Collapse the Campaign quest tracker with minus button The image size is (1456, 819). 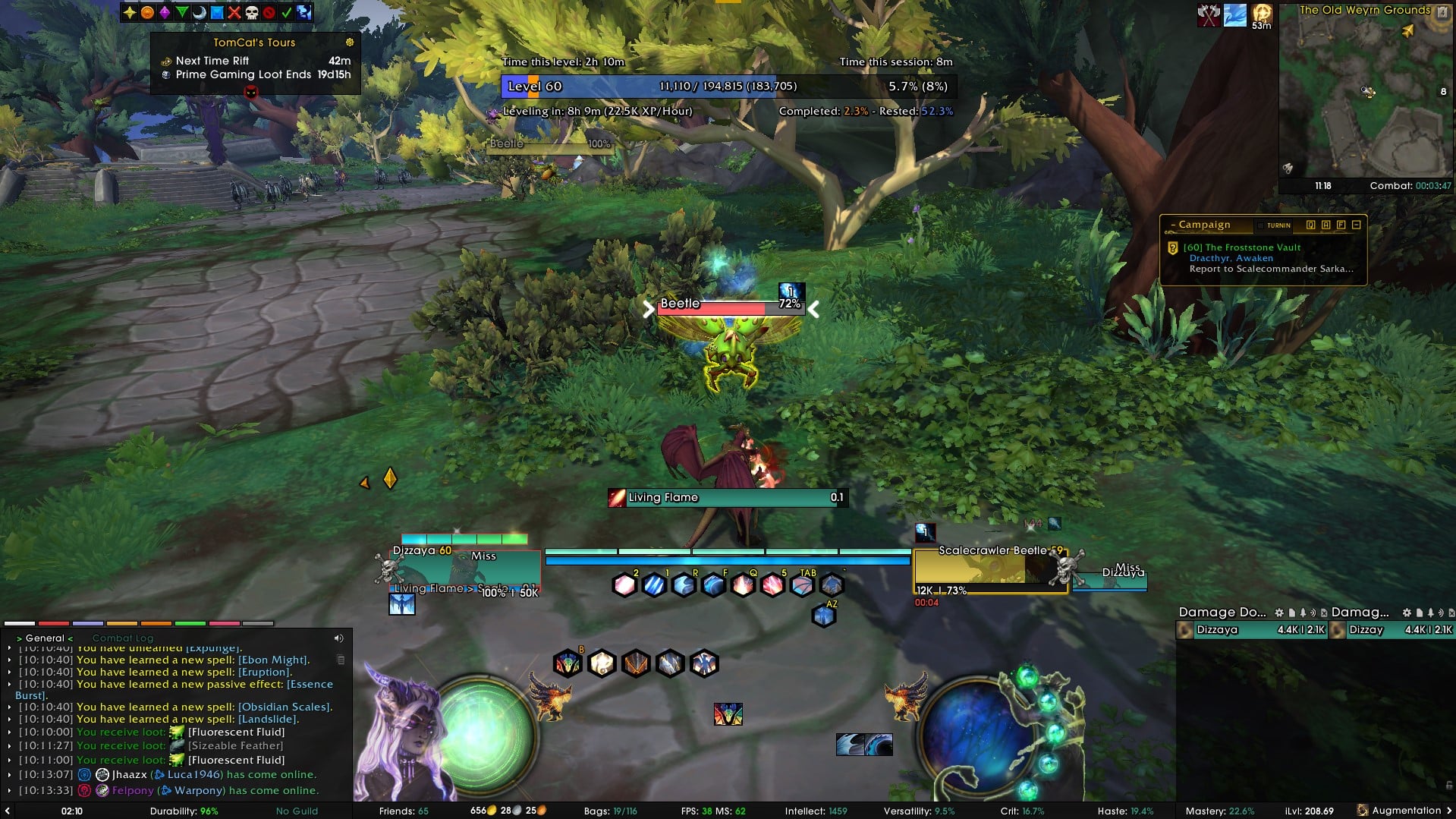pyautogui.click(x=1357, y=225)
